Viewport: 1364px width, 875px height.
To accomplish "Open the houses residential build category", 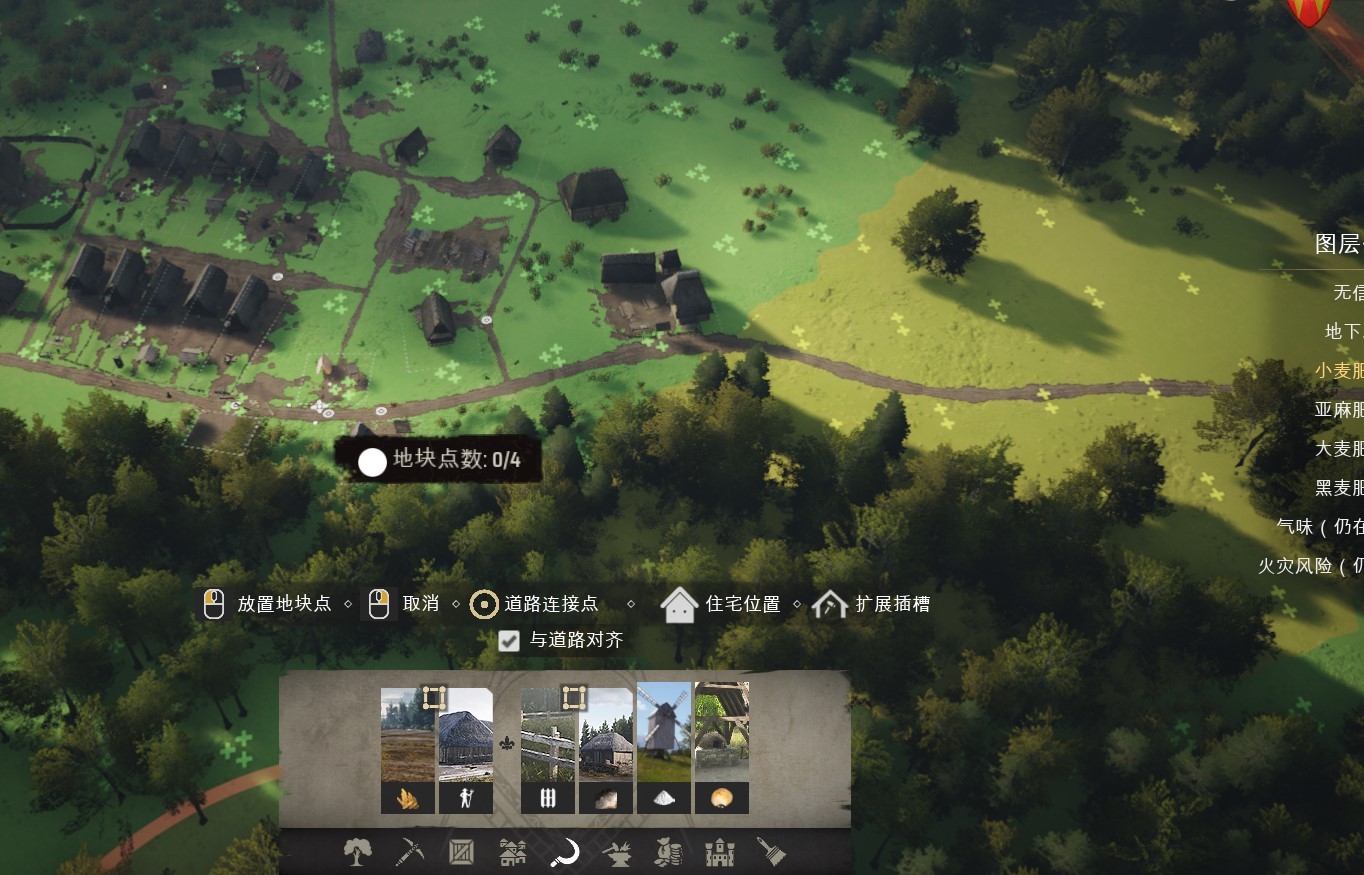I will [x=513, y=853].
